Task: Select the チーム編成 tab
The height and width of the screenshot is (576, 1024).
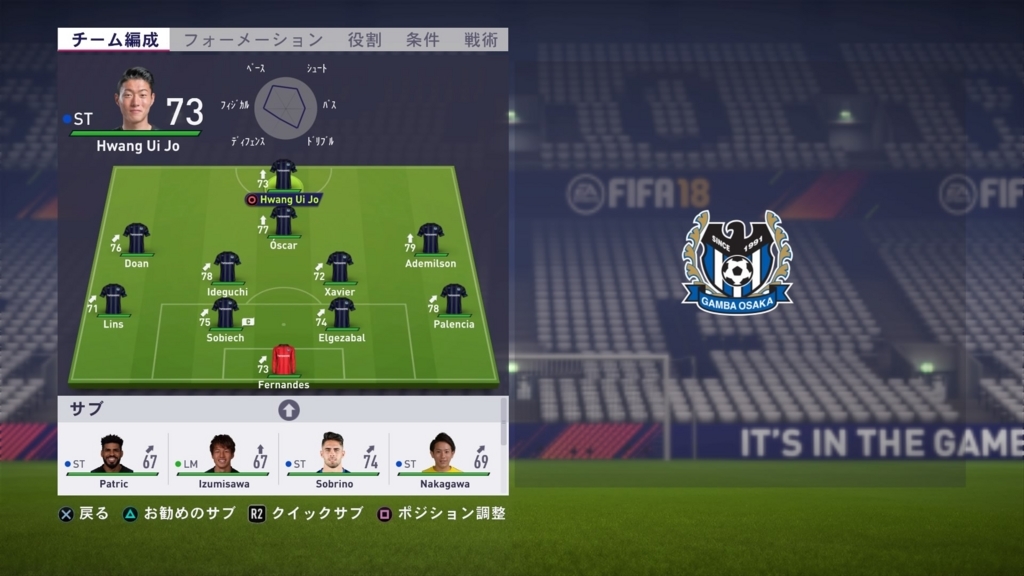Action: [115, 40]
